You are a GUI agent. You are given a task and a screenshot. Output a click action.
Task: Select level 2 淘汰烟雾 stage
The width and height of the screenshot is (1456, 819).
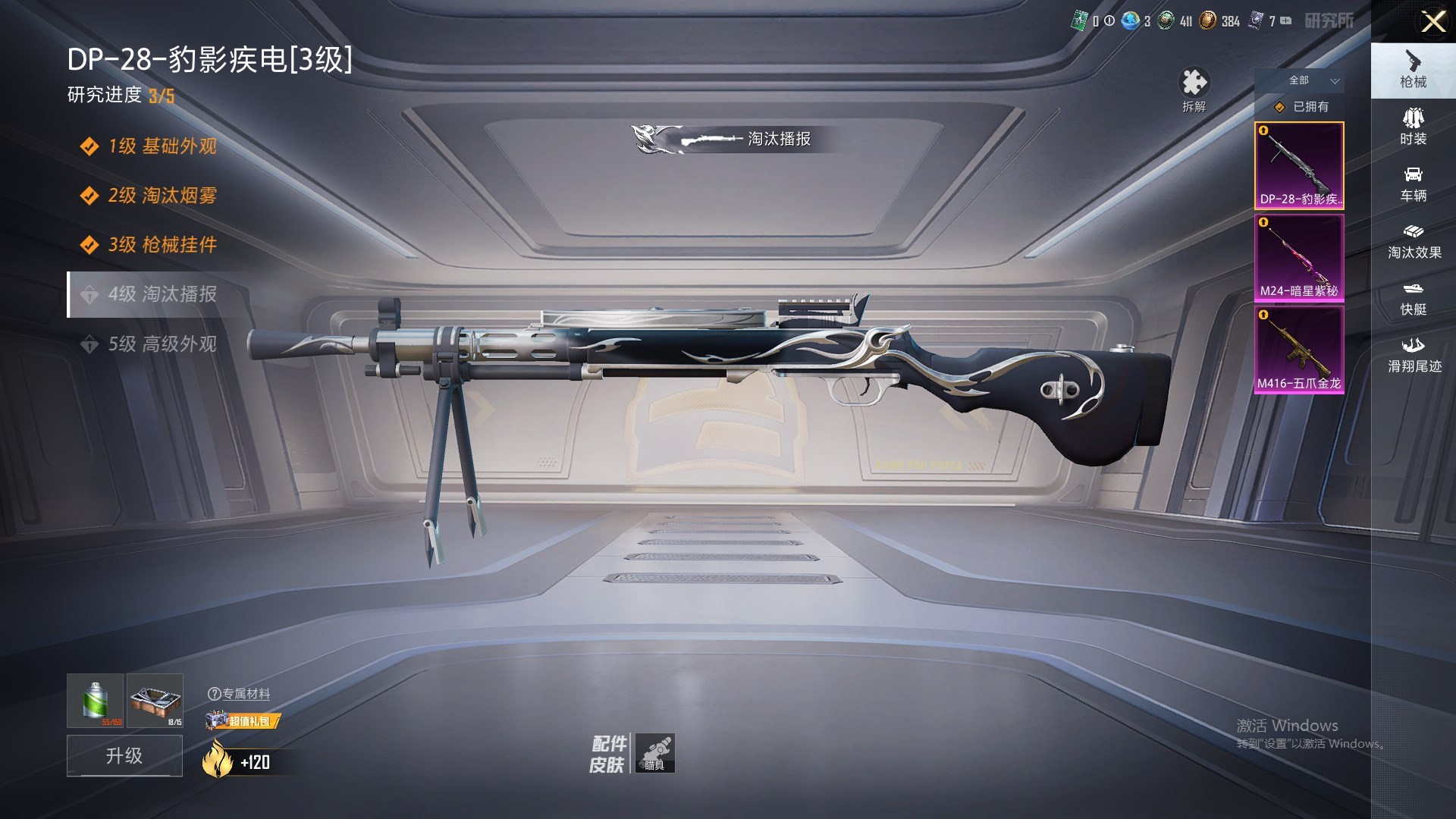coord(162,195)
